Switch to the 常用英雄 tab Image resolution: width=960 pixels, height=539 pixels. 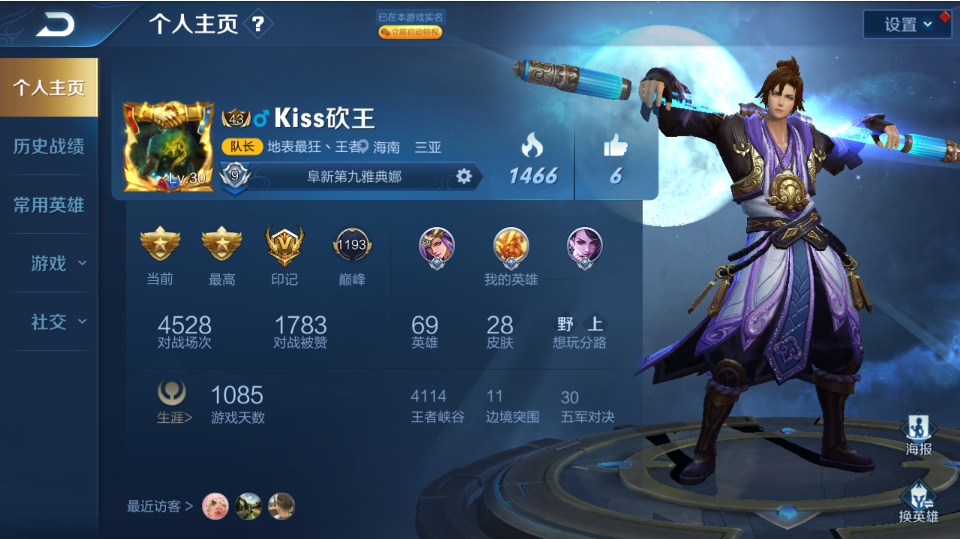(x=48, y=205)
